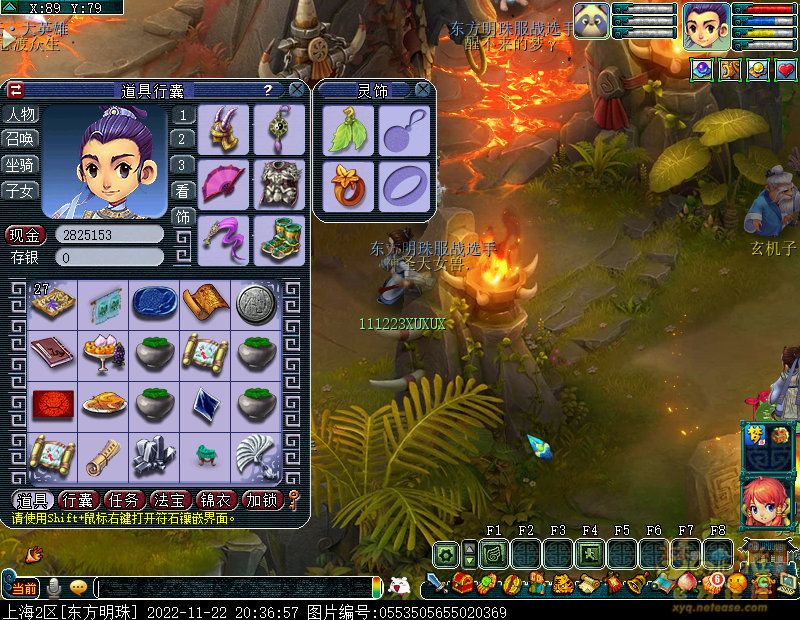The height and width of the screenshot is (620, 800).
Task: Click the 现金 cash button
Action: pyautogui.click(x=25, y=236)
